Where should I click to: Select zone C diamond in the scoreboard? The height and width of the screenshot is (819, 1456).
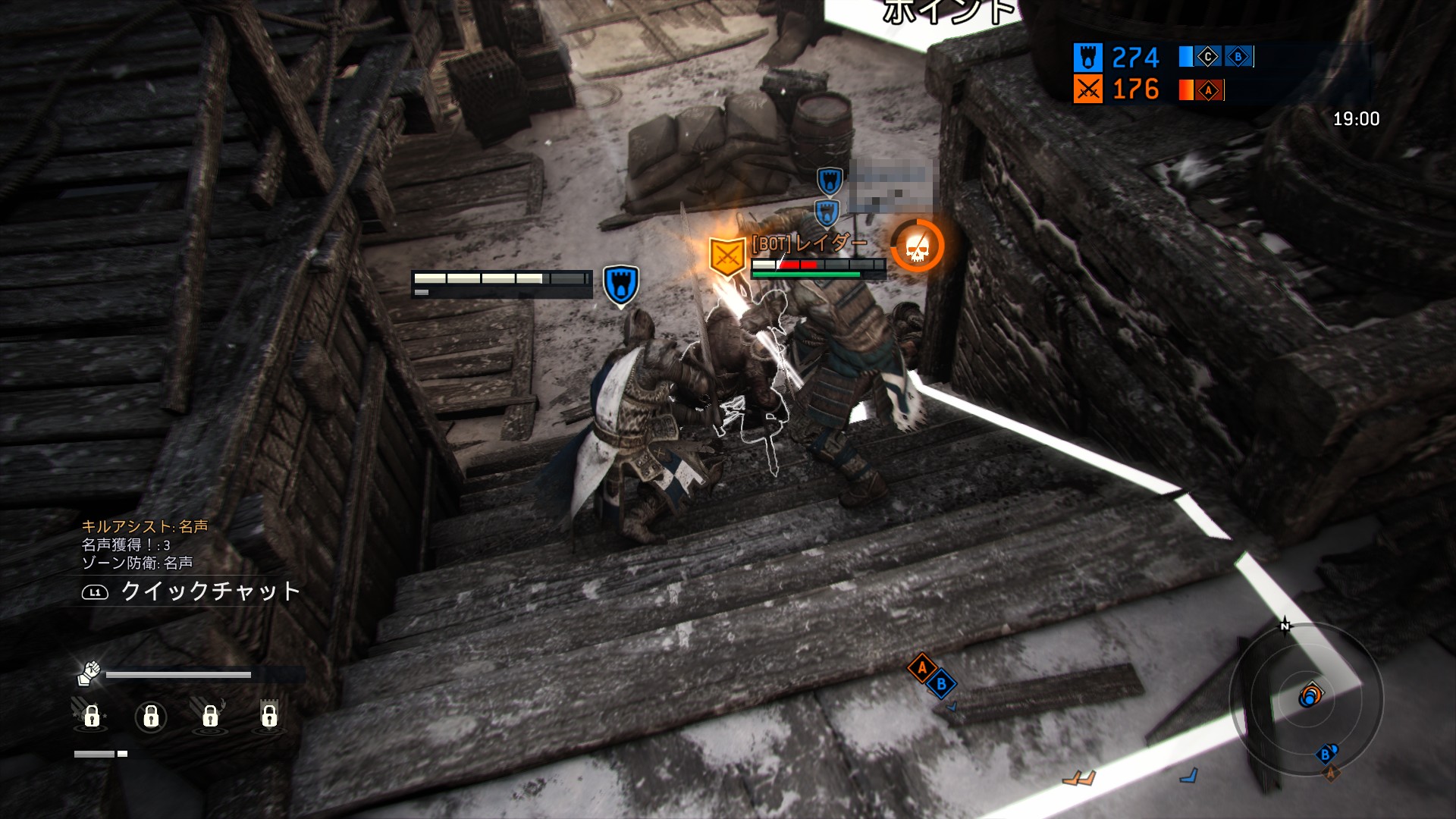1207,57
